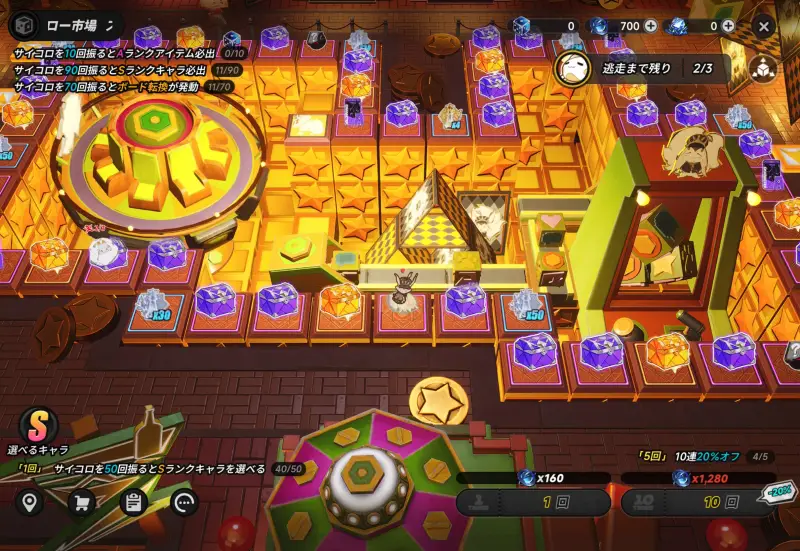The height and width of the screenshot is (551, 800).
Task: Click the cube icon below the close button
Action: tap(764, 67)
